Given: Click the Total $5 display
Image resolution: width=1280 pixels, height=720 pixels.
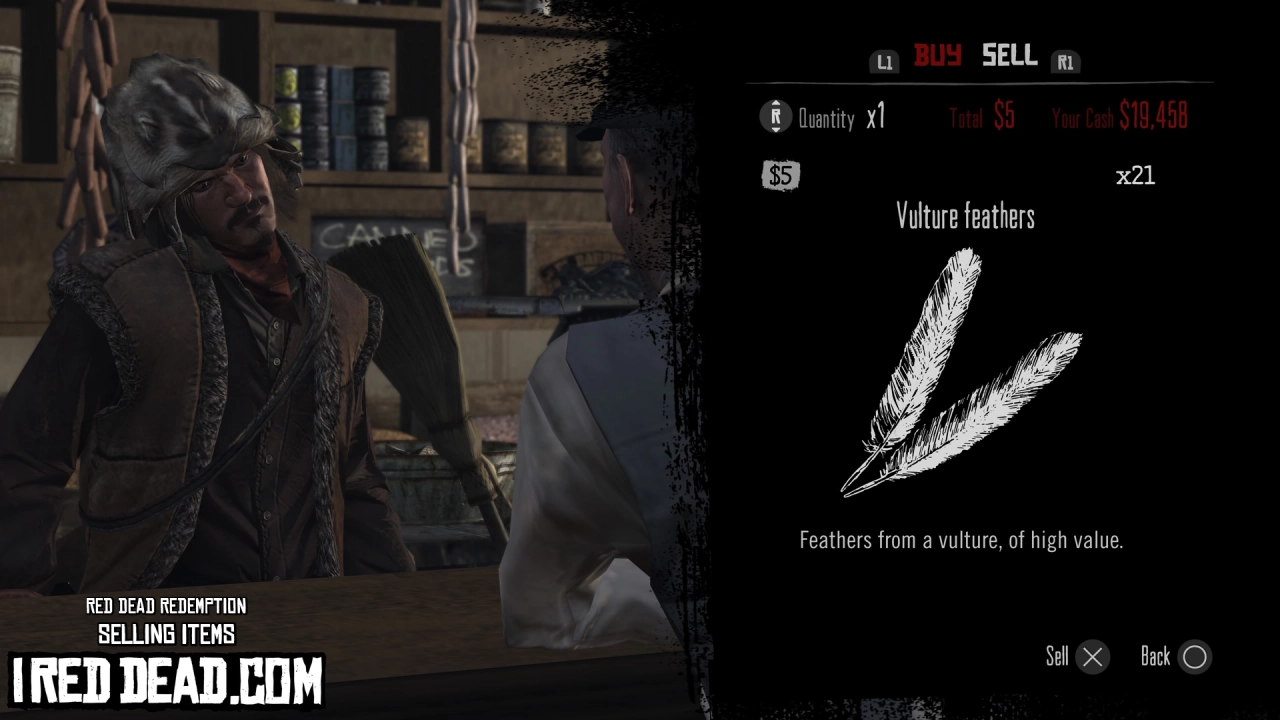Looking at the screenshot, I should point(981,117).
